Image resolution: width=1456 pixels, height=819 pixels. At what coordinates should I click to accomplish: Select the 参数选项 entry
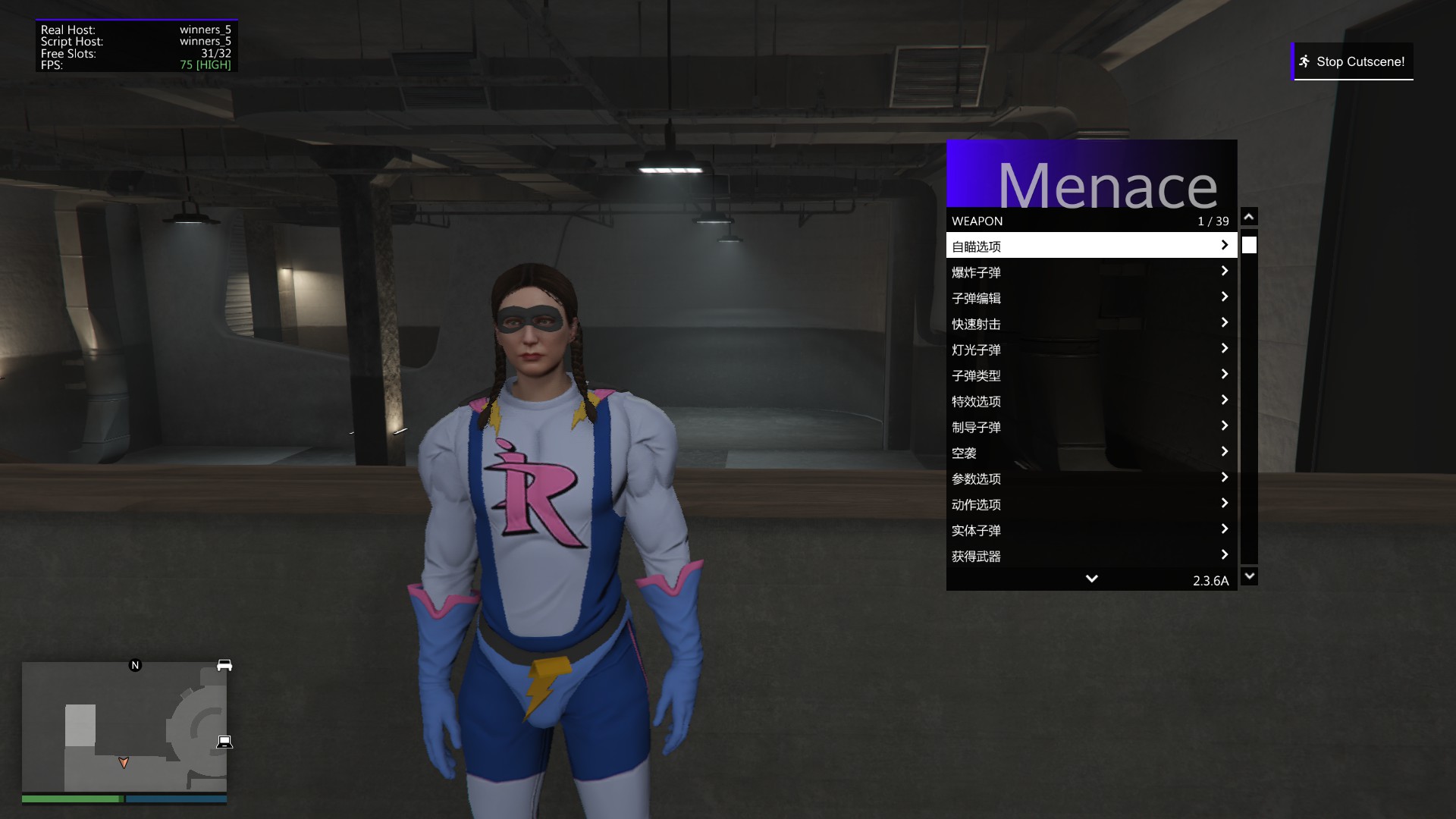(x=1090, y=478)
